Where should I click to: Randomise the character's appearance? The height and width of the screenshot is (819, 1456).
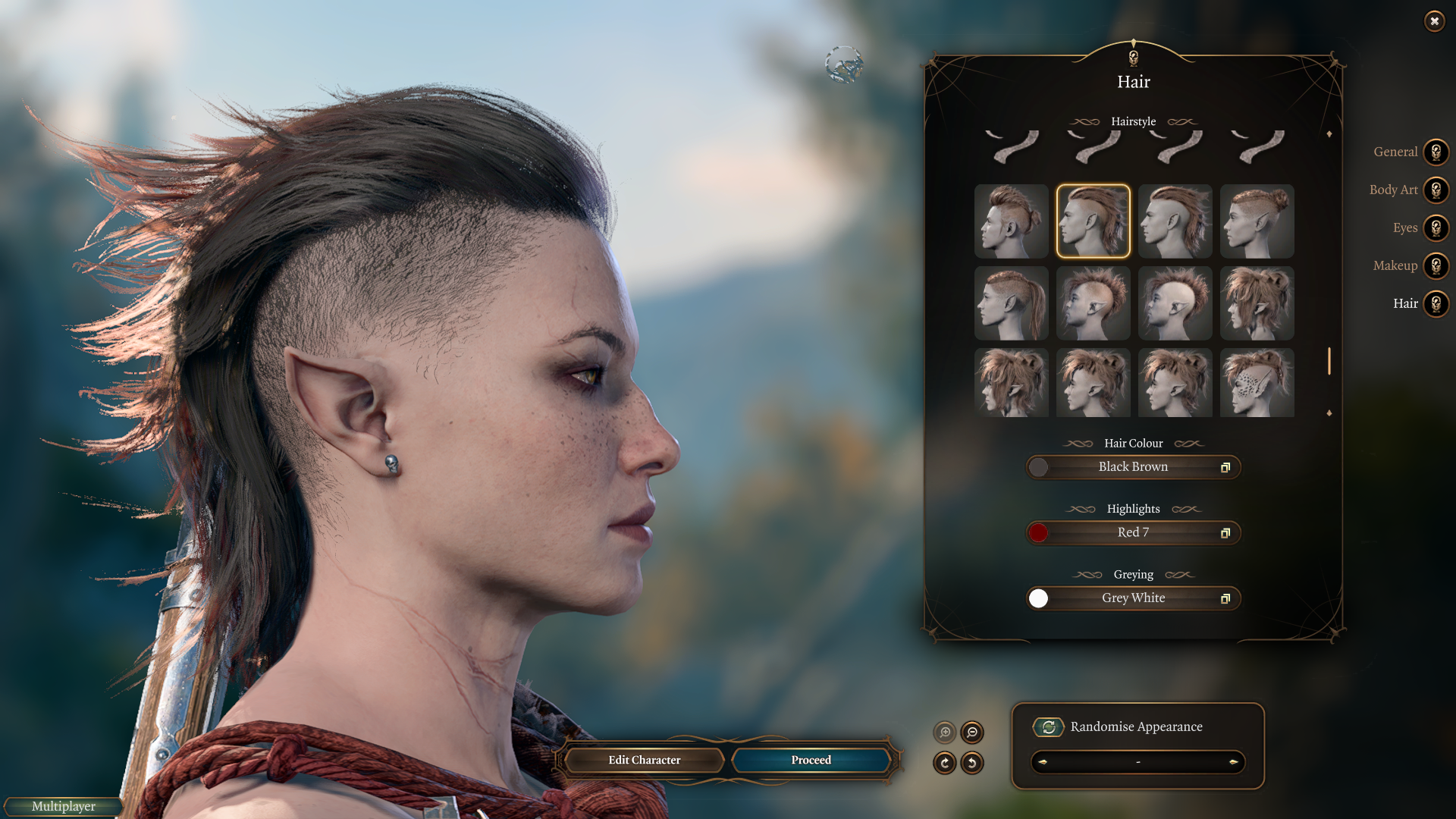pyautogui.click(x=1049, y=727)
